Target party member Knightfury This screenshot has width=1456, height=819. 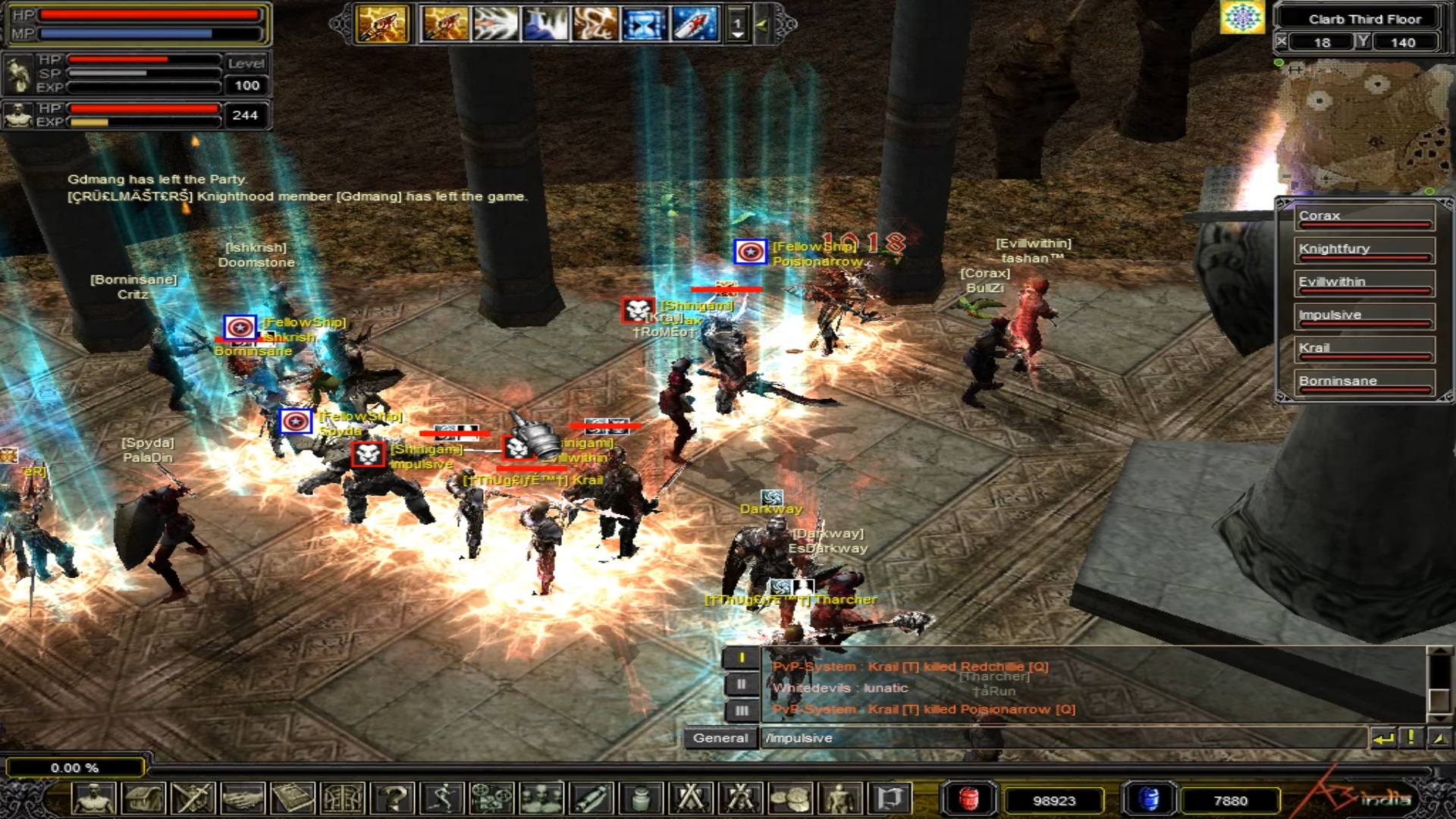point(1363,250)
